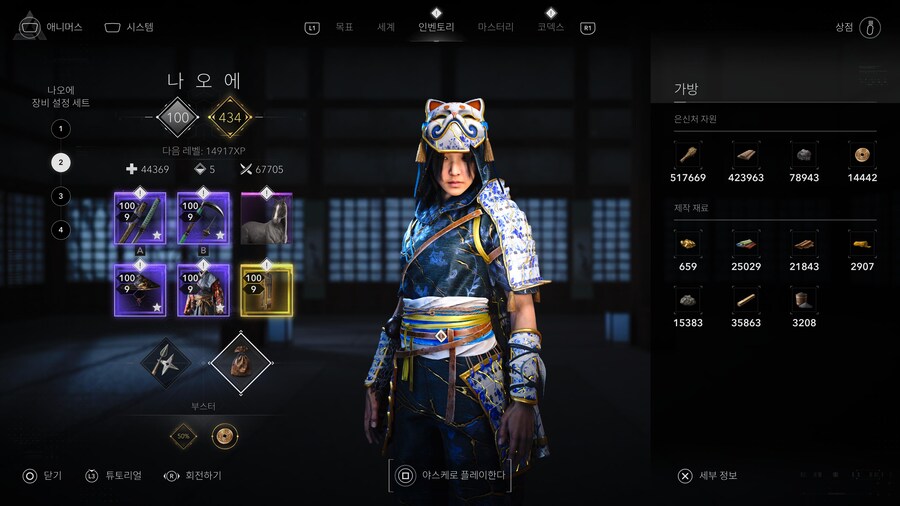Image resolution: width=900 pixels, height=506 pixels.
Task: Select the 인벤토리 (Inventory) tab
Action: click(x=436, y=27)
